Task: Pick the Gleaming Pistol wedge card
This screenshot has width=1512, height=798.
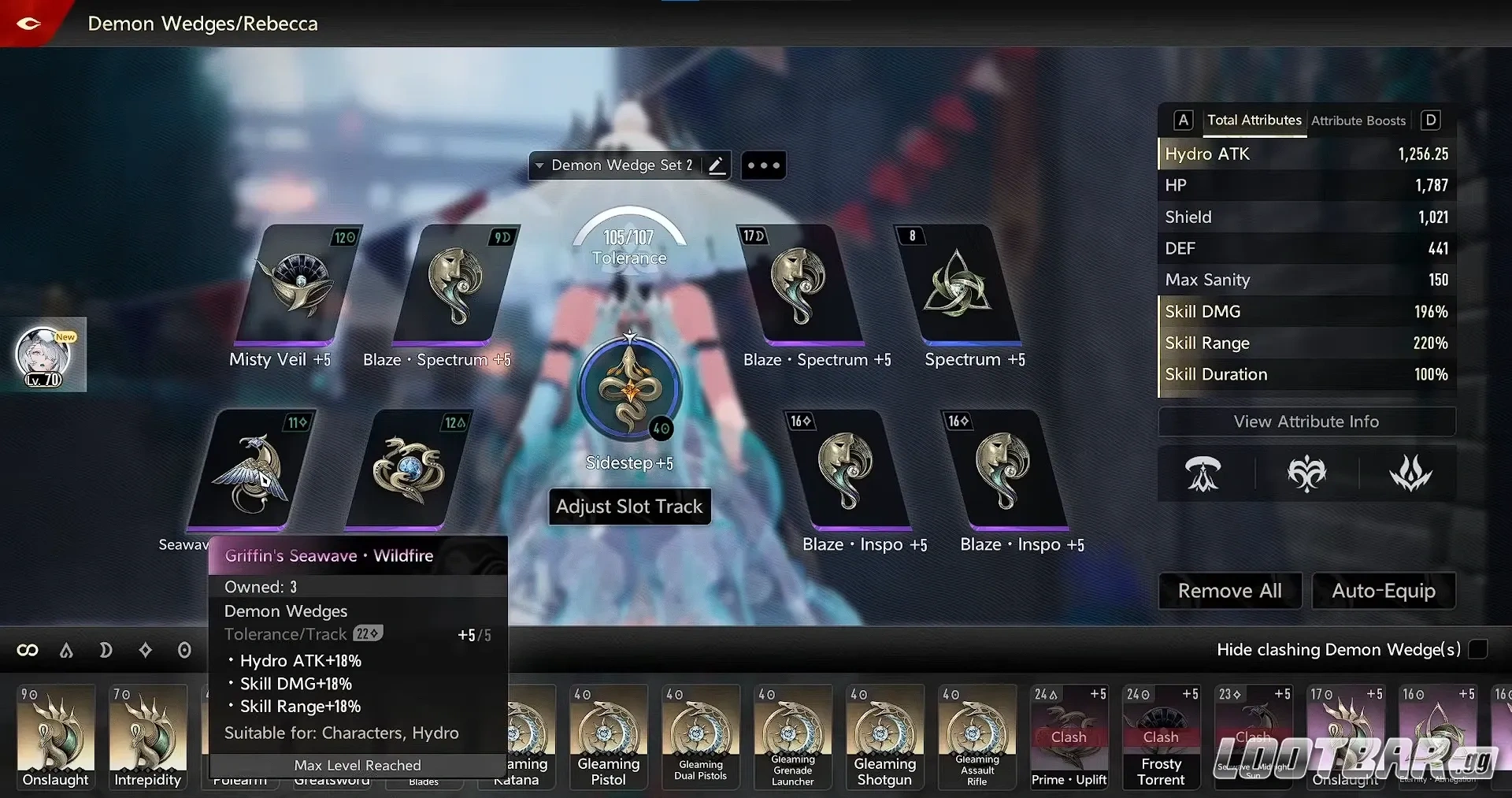Action: (608, 736)
